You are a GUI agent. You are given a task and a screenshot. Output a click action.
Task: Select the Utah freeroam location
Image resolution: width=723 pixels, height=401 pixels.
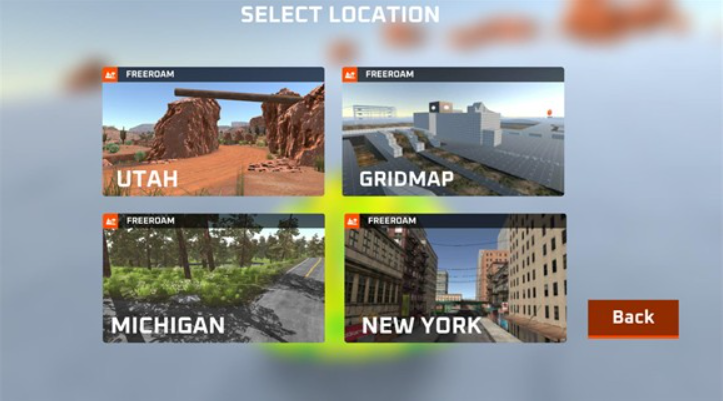click(213, 132)
